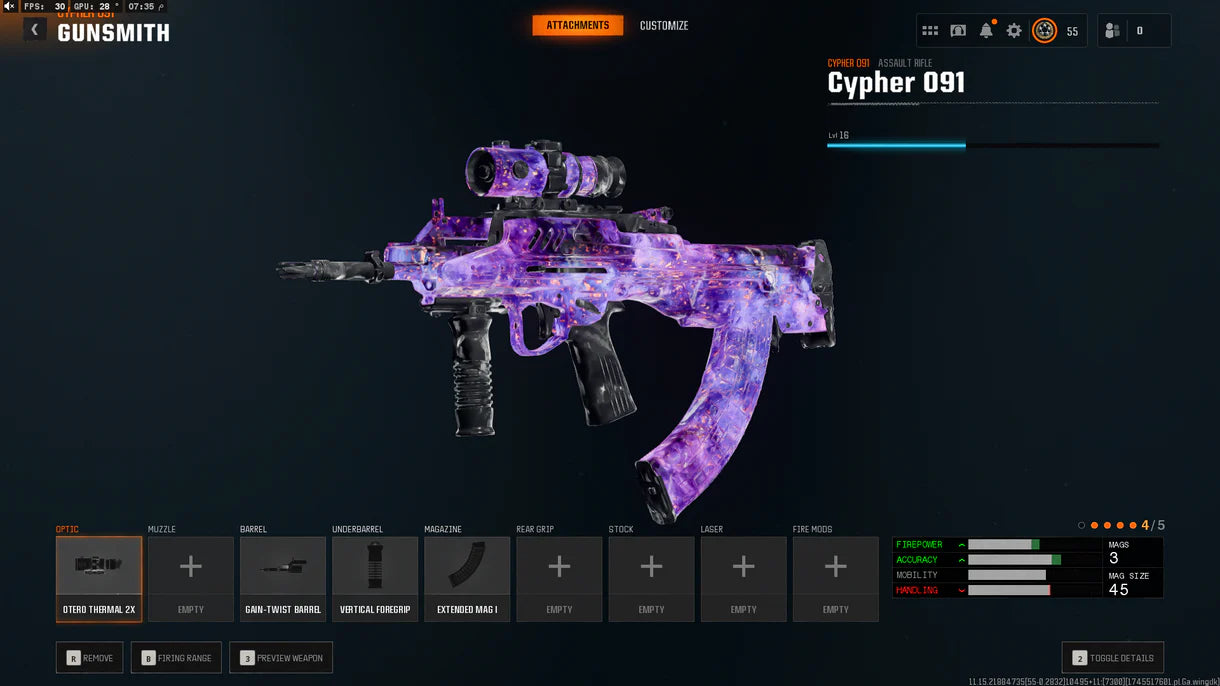1220x686 pixels.
Task: Open the empty Fire Mods slot
Action: coord(835,578)
